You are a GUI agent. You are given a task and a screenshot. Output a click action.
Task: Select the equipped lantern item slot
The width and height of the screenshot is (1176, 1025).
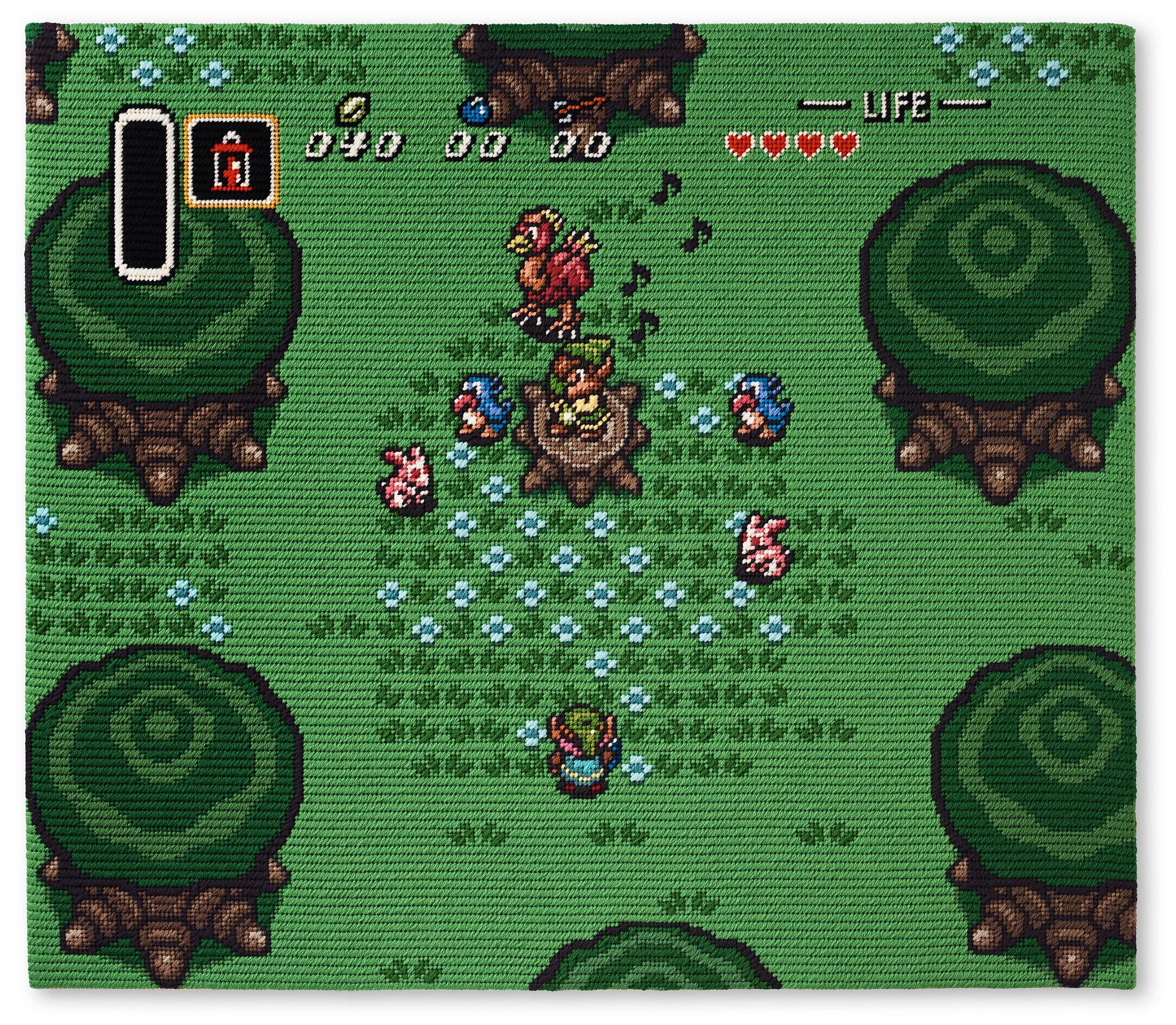(x=231, y=161)
